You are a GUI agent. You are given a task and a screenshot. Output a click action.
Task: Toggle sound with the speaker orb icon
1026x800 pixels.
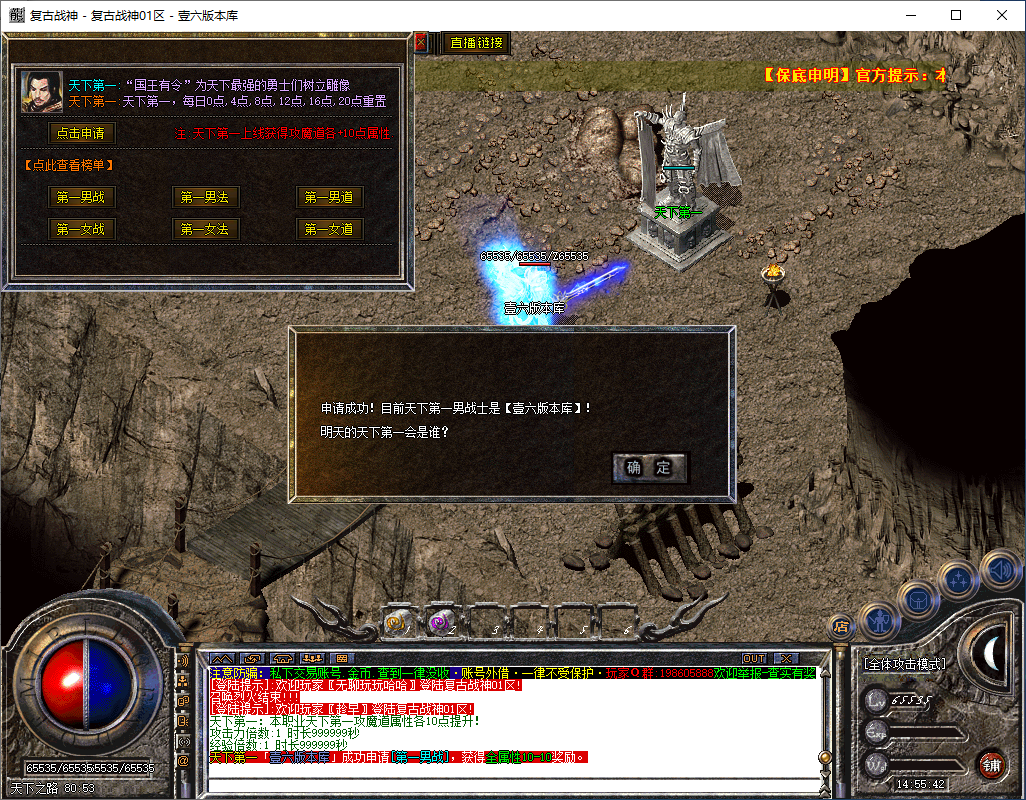pos(999,570)
